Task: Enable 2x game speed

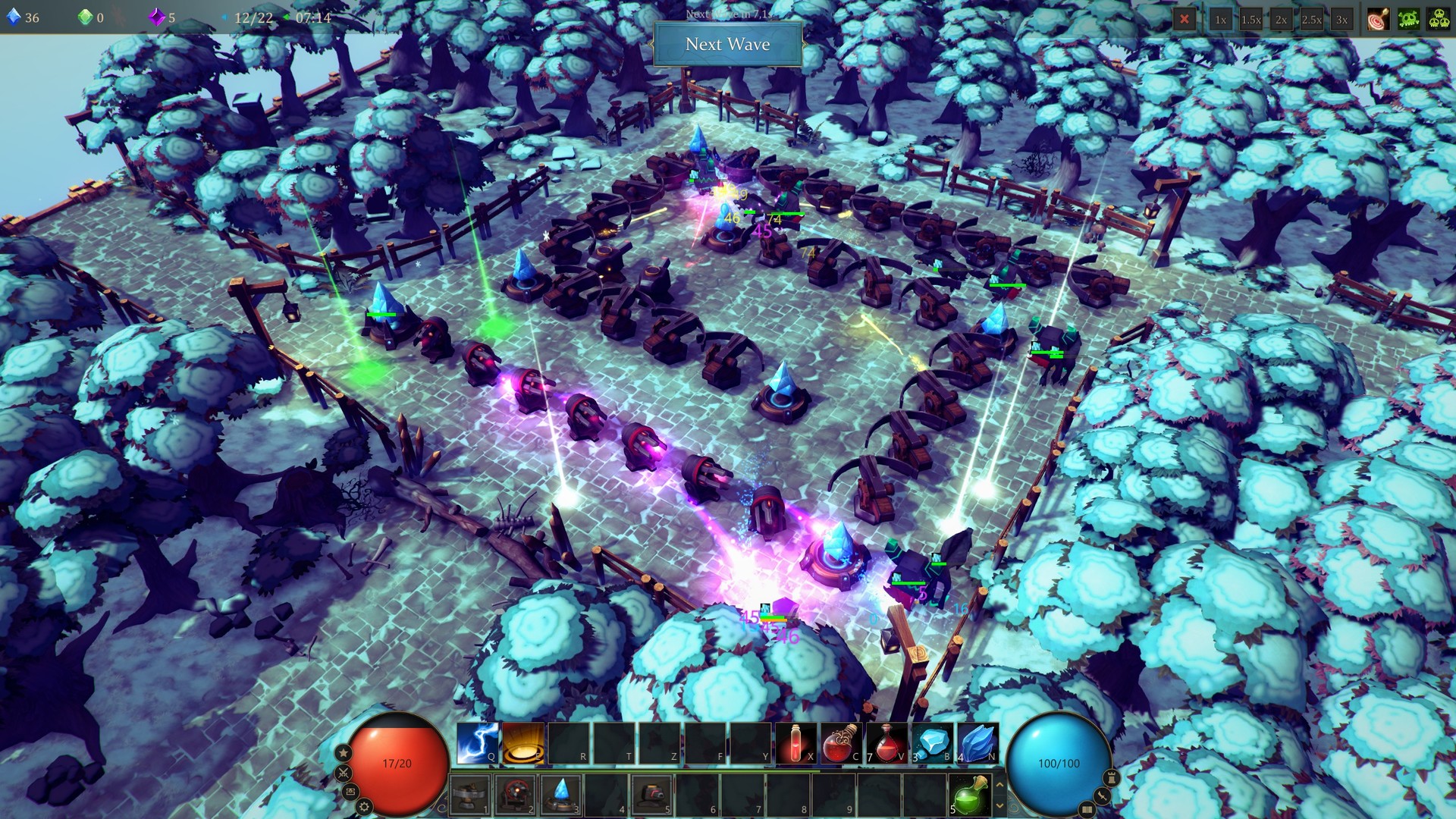Action: click(1282, 20)
